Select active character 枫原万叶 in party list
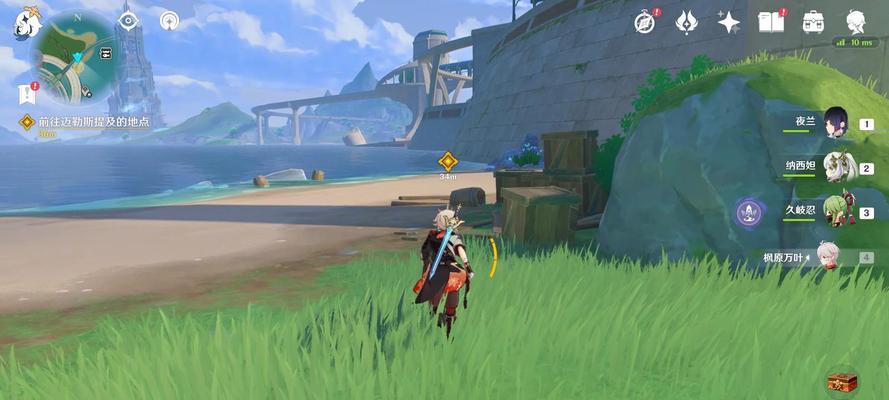889x400 pixels. point(827,256)
